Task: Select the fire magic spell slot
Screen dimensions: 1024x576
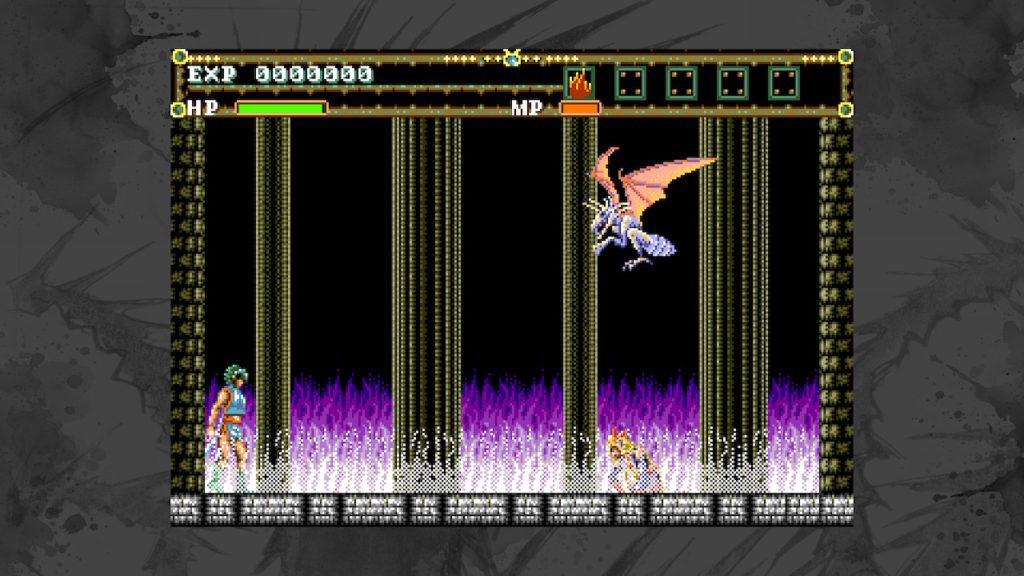Action: [579, 82]
